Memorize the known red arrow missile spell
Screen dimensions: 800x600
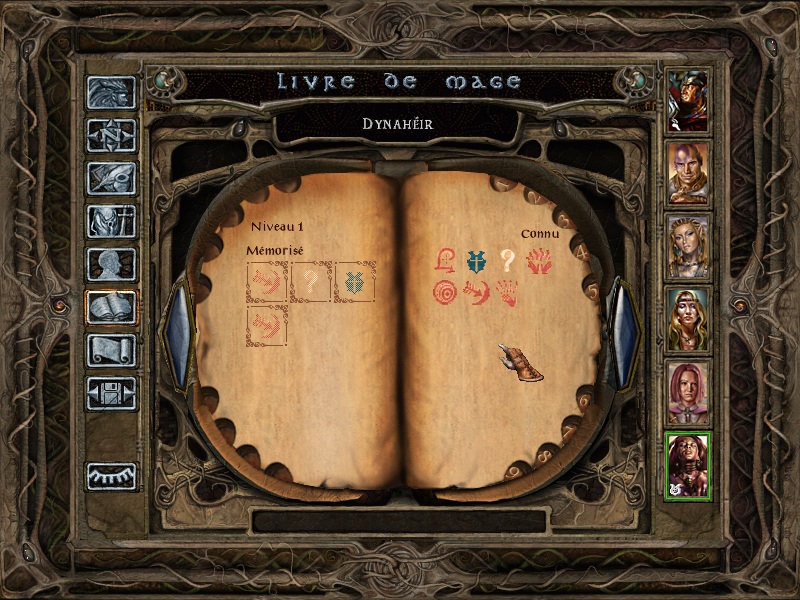[476, 294]
